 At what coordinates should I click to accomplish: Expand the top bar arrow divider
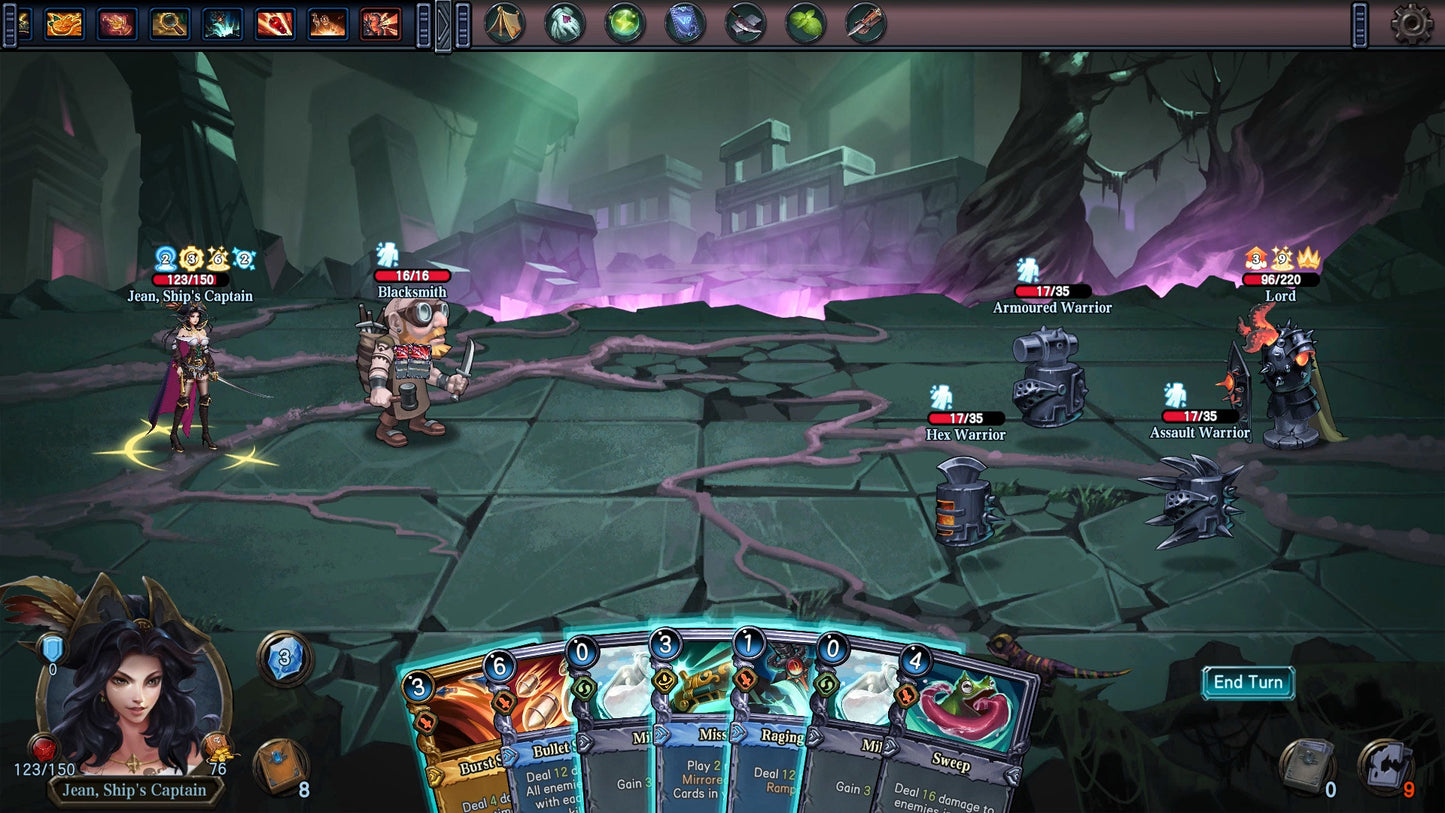pyautogui.click(x=443, y=25)
